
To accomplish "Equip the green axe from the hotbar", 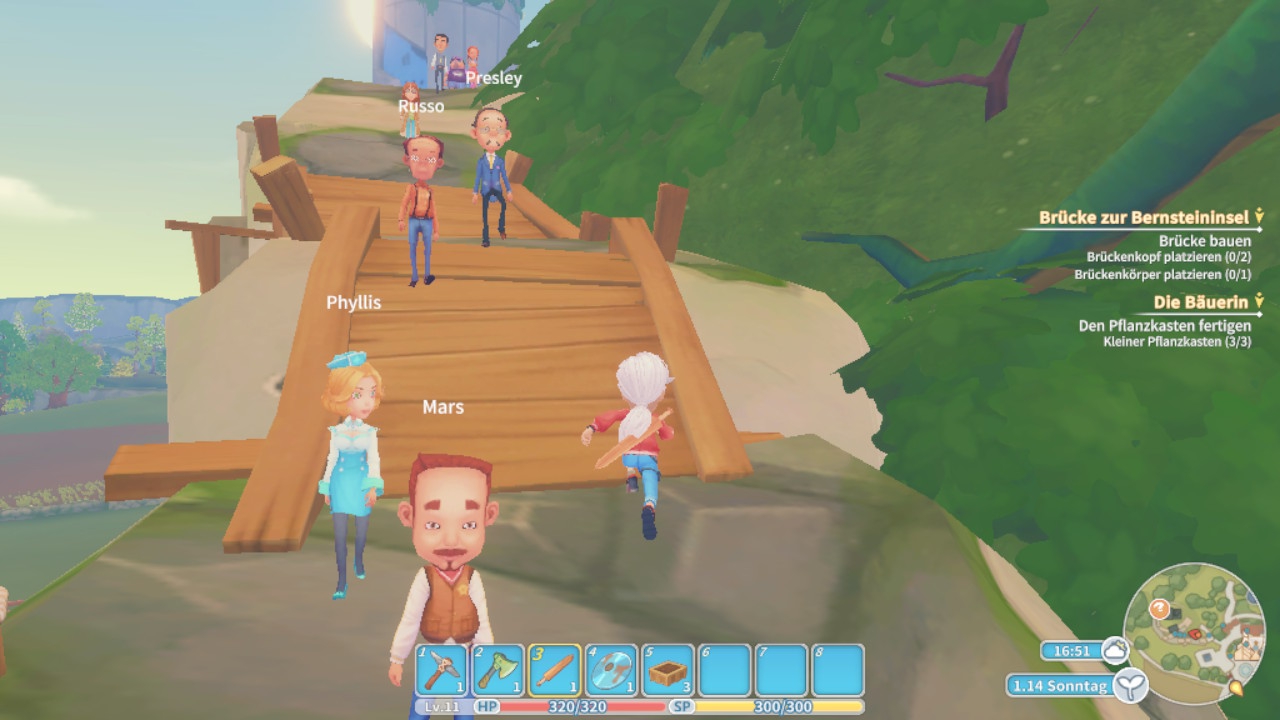I will click(498, 670).
